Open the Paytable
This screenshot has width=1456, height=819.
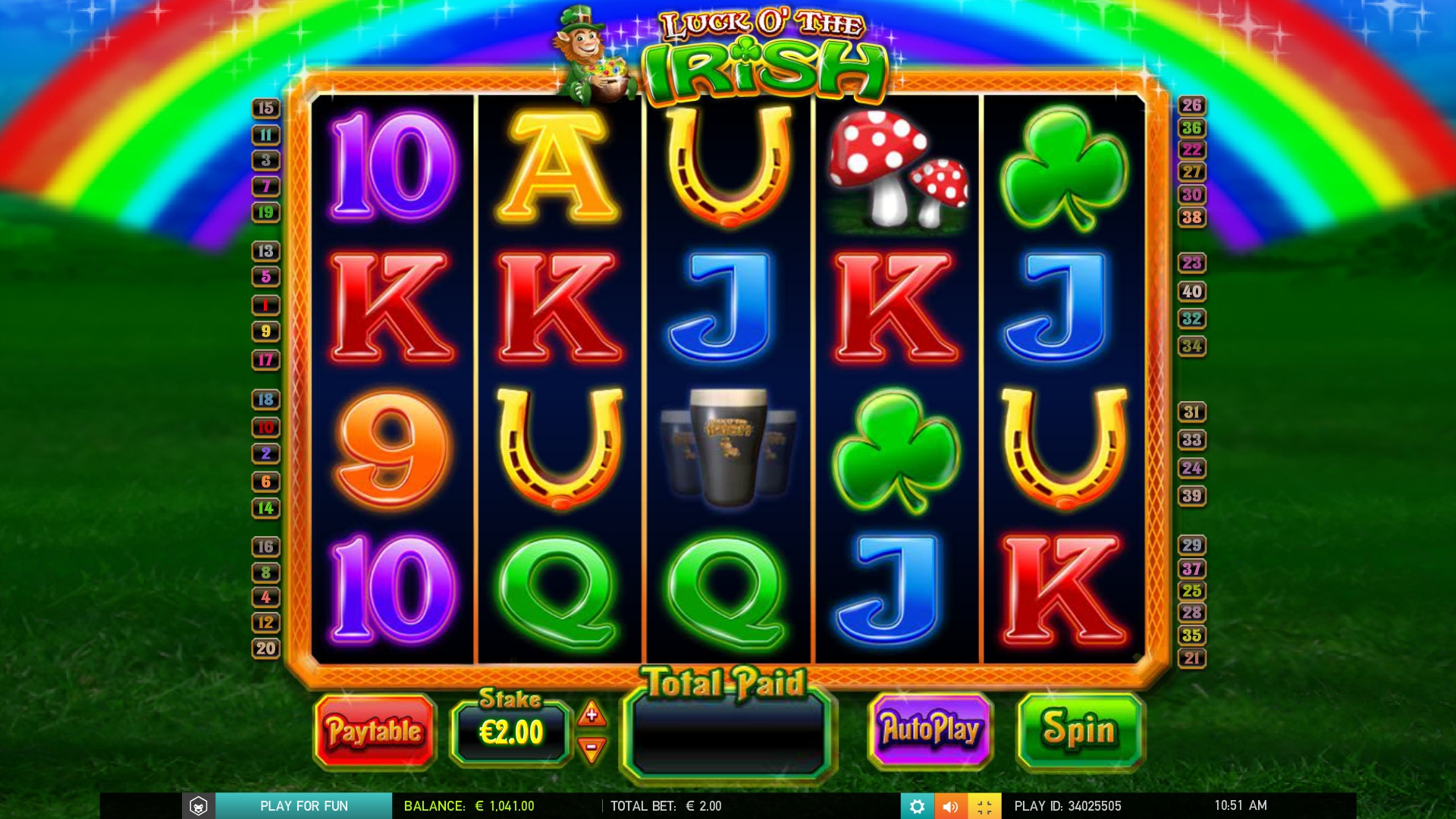tap(375, 731)
